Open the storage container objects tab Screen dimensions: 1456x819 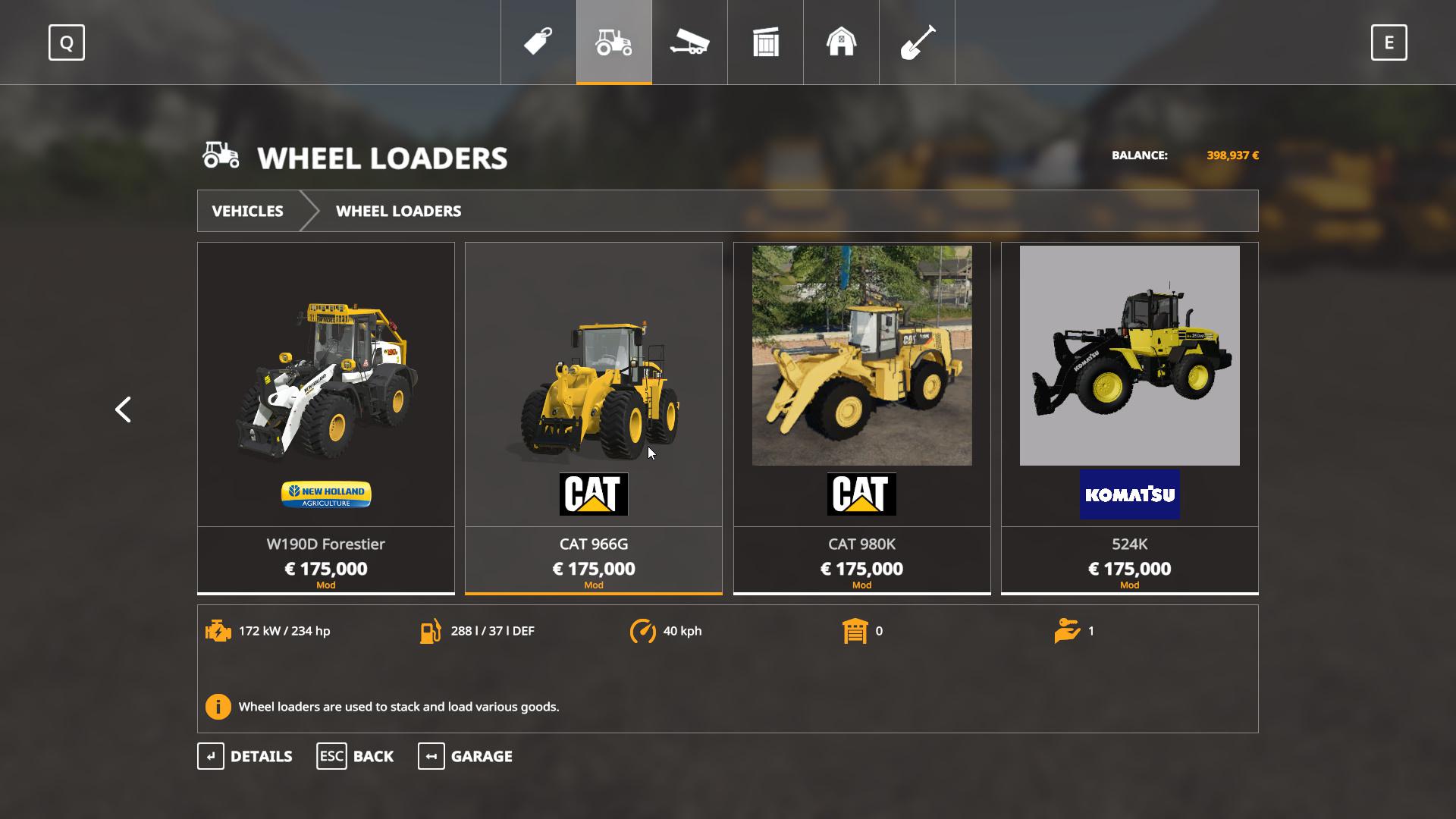pyautogui.click(x=765, y=42)
